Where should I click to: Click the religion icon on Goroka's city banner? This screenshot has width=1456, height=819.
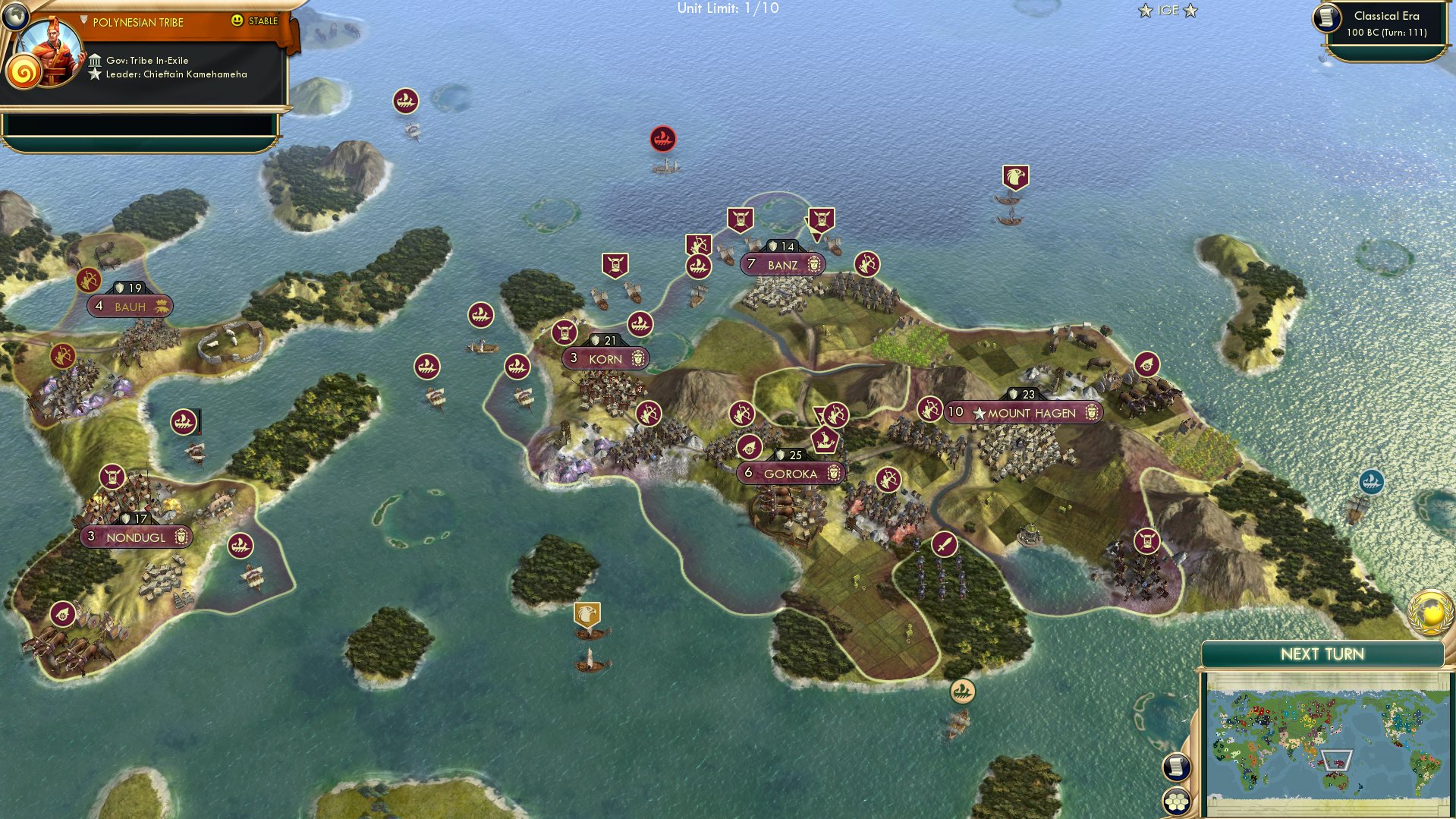click(833, 472)
